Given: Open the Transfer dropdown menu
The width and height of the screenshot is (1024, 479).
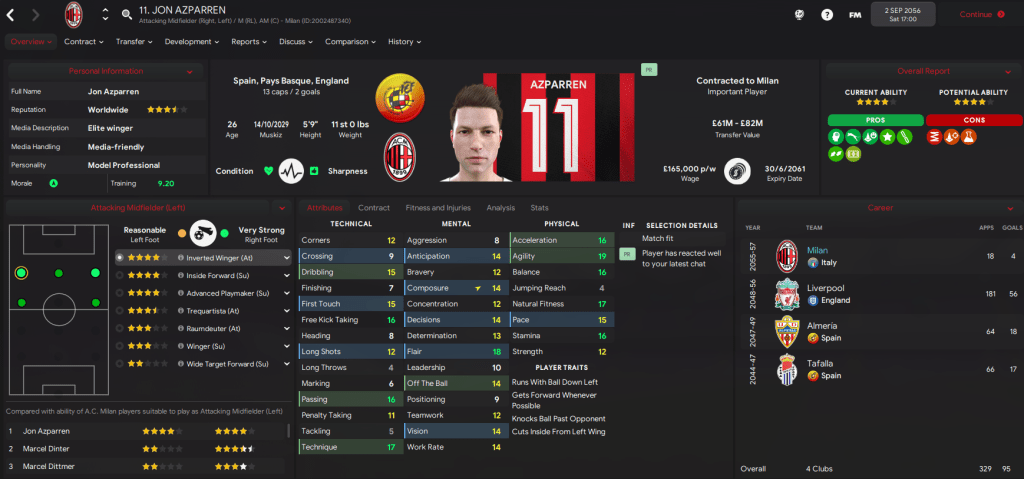Looking at the screenshot, I should click(134, 42).
